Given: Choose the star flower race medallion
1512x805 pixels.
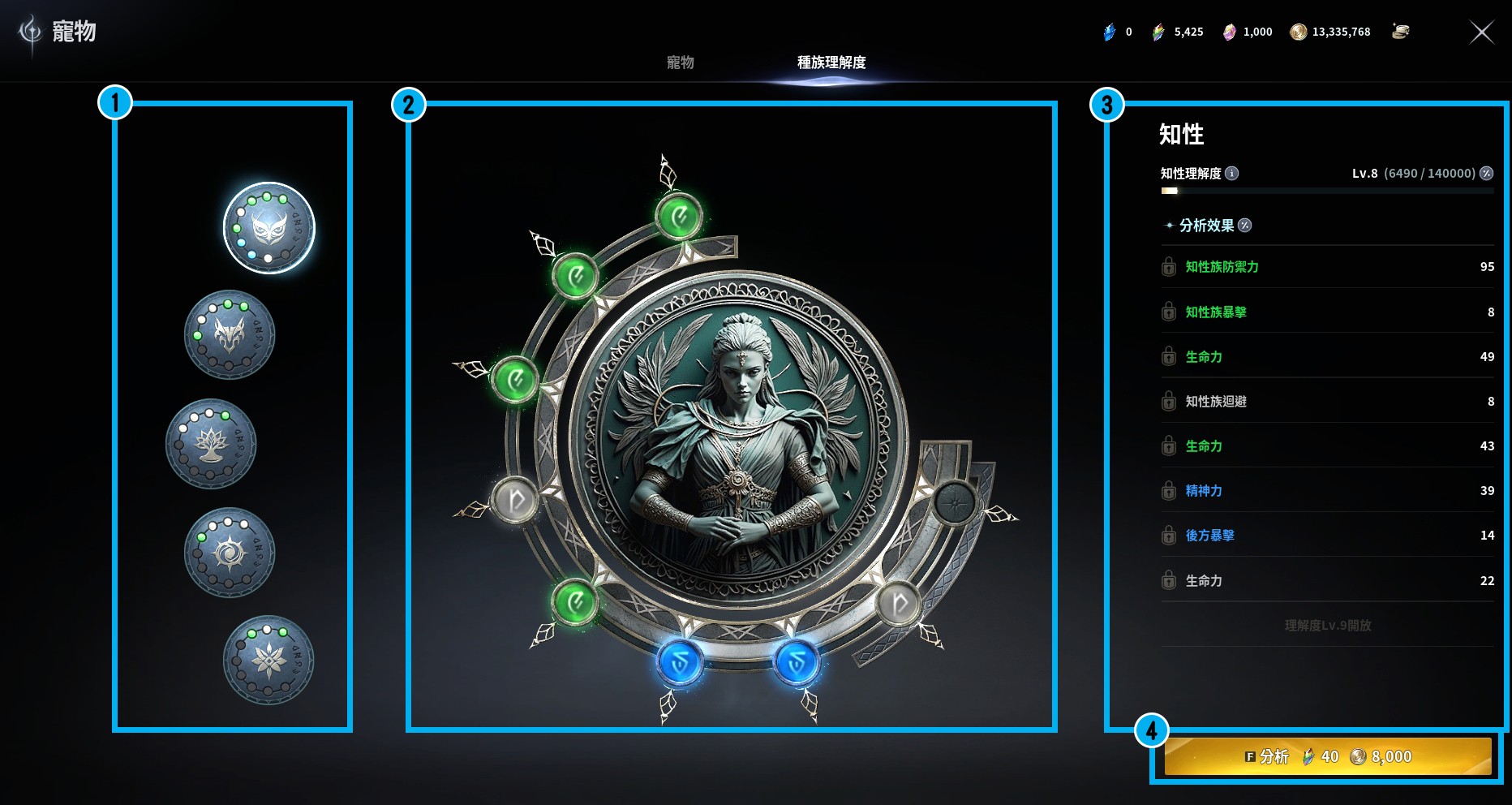Looking at the screenshot, I should [x=268, y=660].
